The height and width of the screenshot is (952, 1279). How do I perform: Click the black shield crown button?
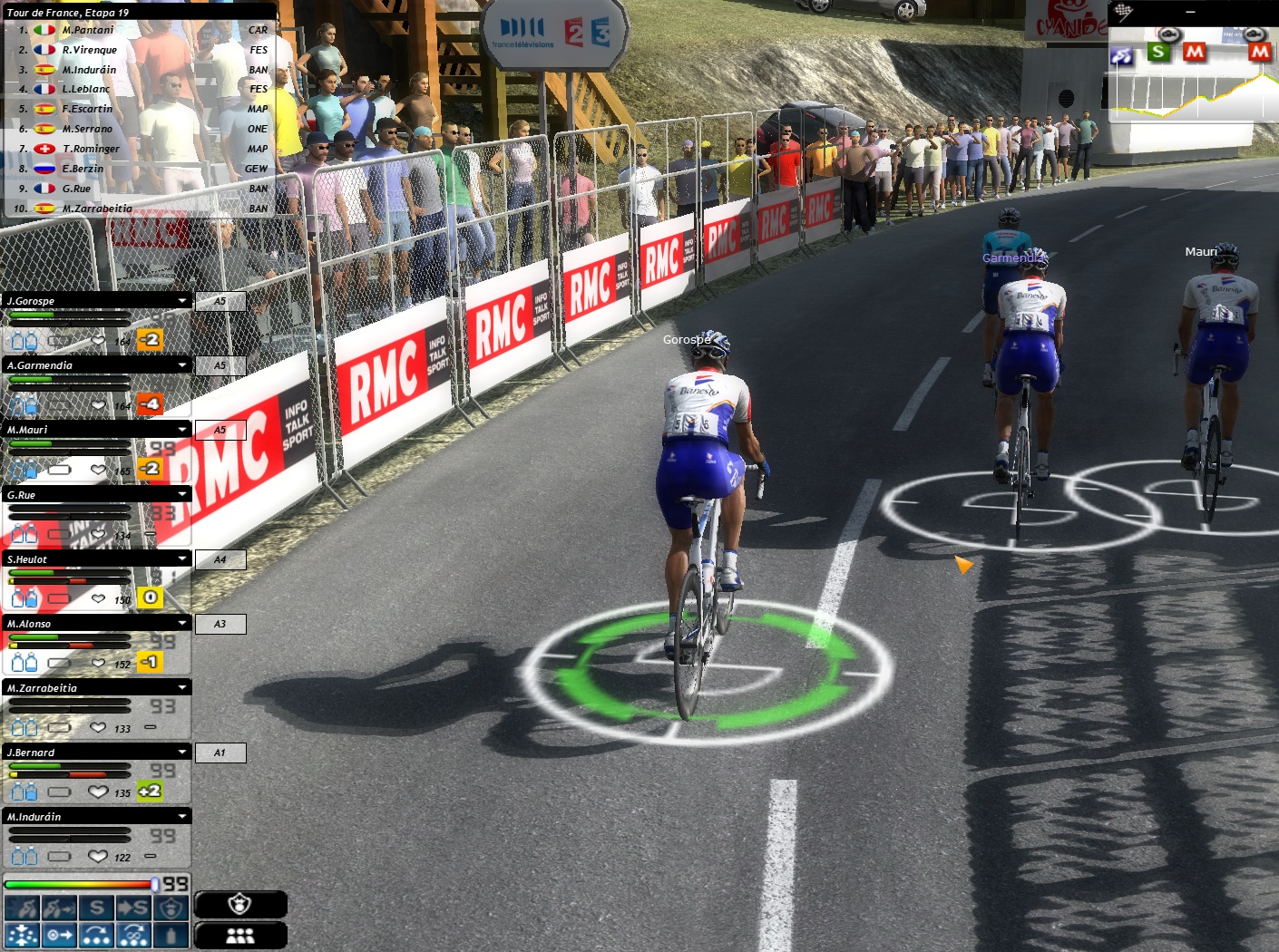click(x=240, y=904)
